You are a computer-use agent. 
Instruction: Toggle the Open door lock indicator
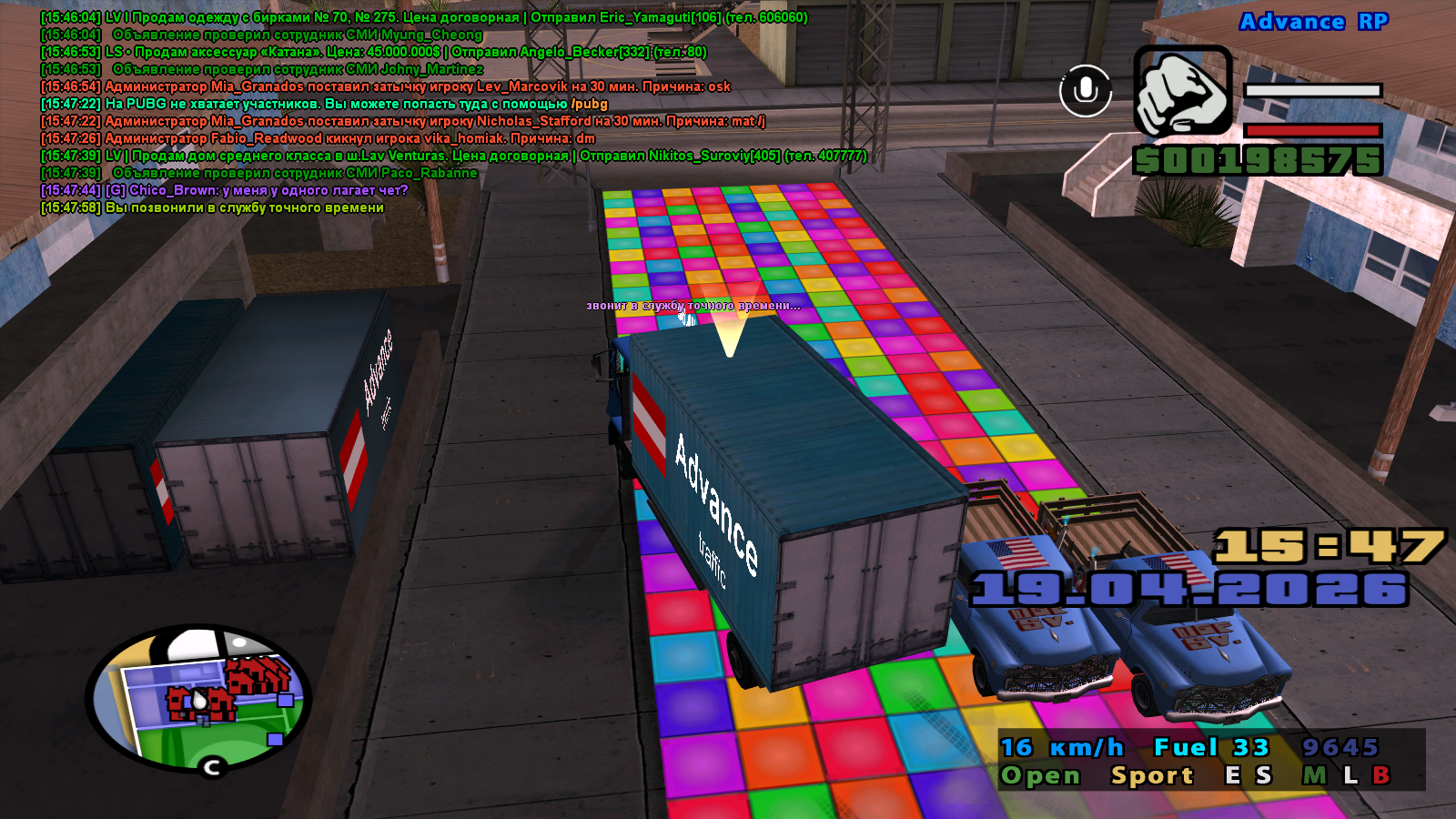[x=1040, y=775]
